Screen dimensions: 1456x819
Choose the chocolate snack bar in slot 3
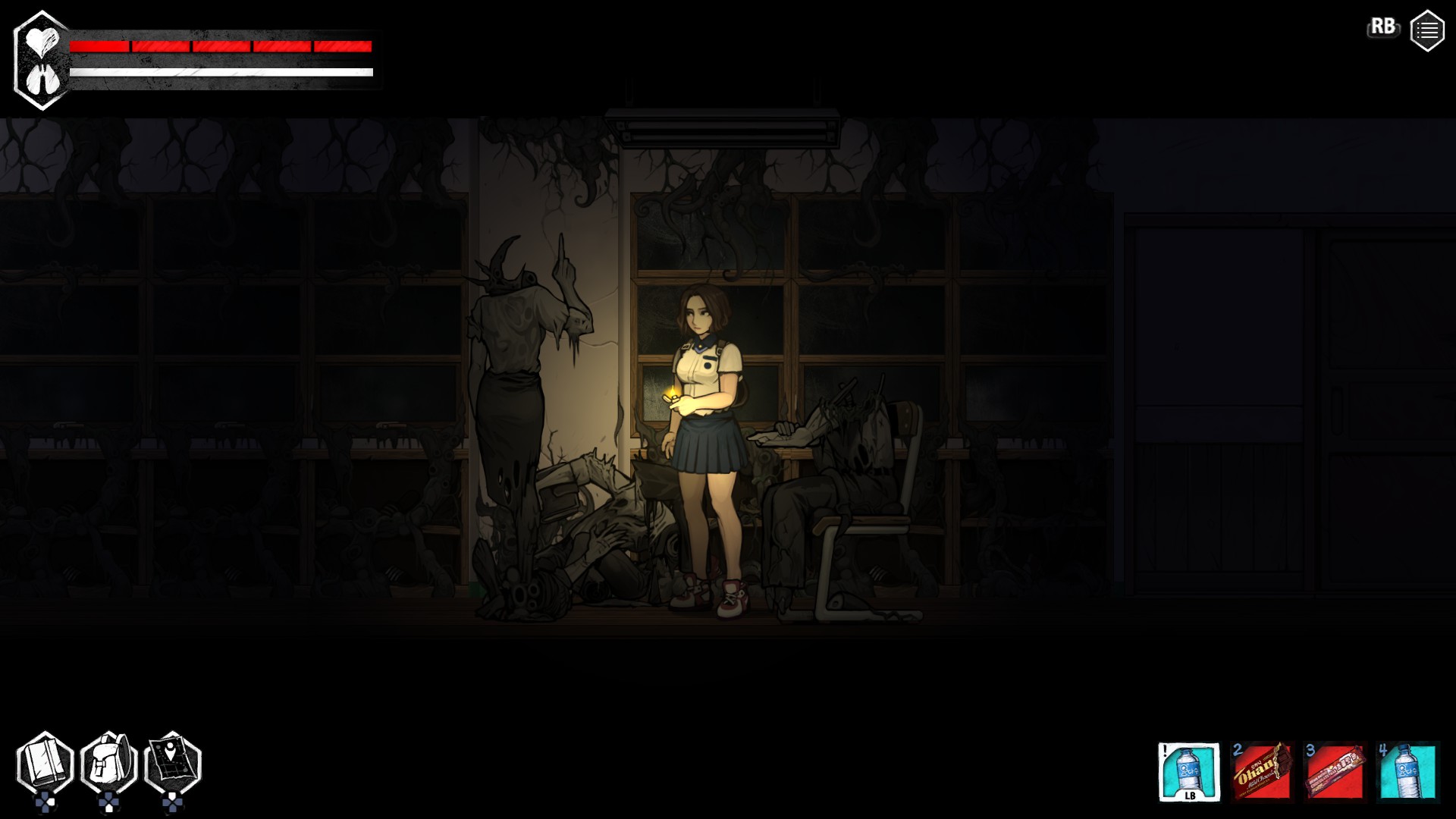pyautogui.click(x=1335, y=770)
